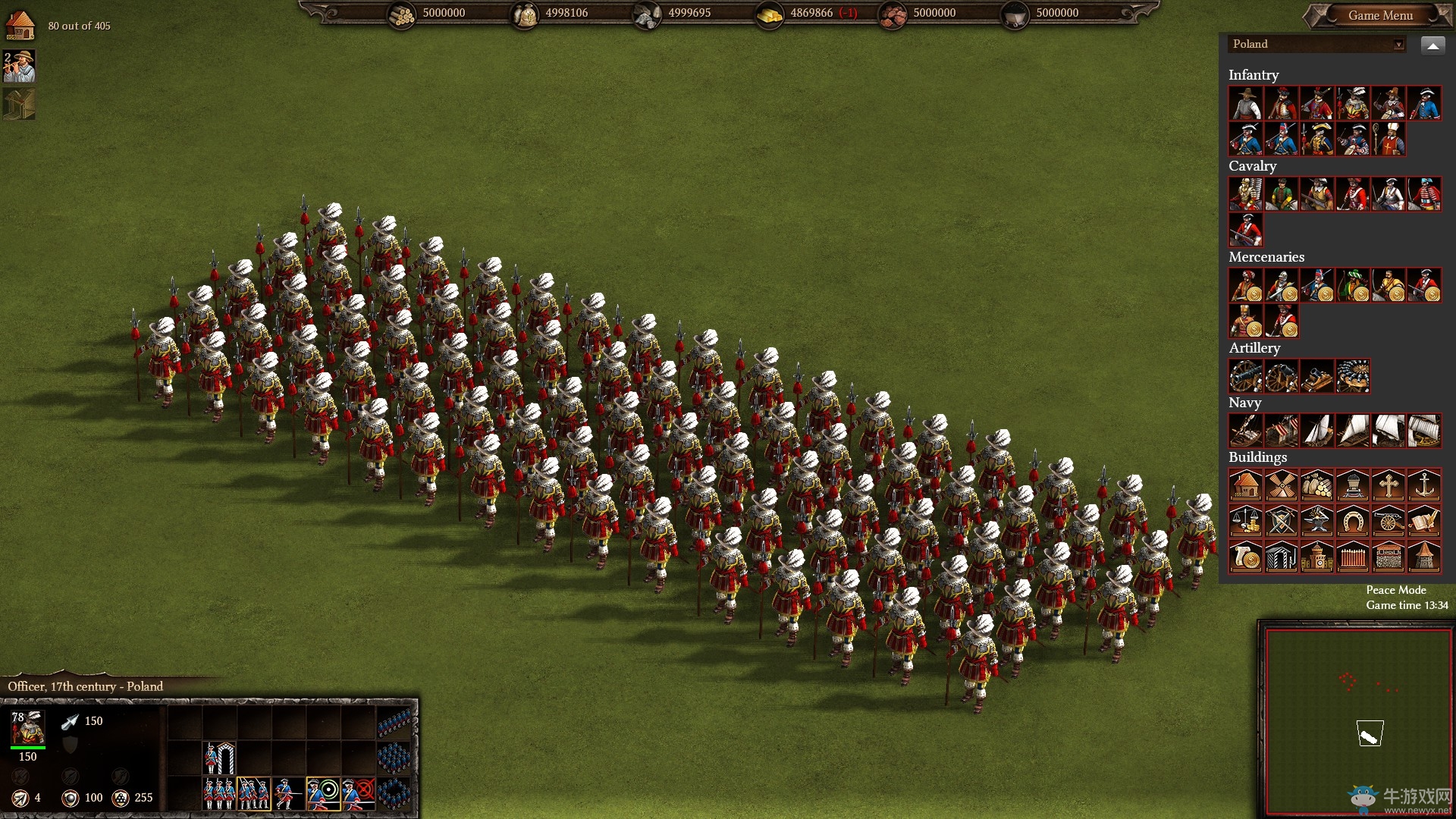Choose the hollow square formation icon
Screen dimensions: 1456x819
click(394, 793)
